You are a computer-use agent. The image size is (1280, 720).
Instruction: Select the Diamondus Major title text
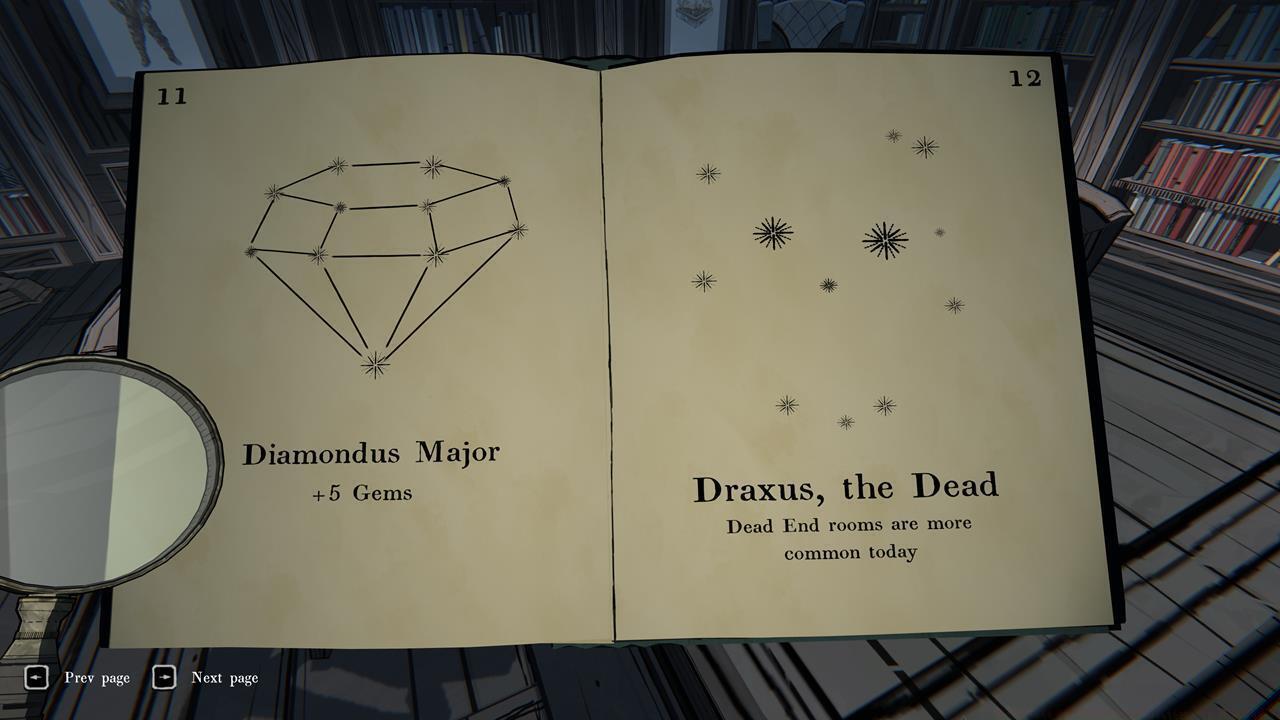pyautogui.click(x=373, y=452)
